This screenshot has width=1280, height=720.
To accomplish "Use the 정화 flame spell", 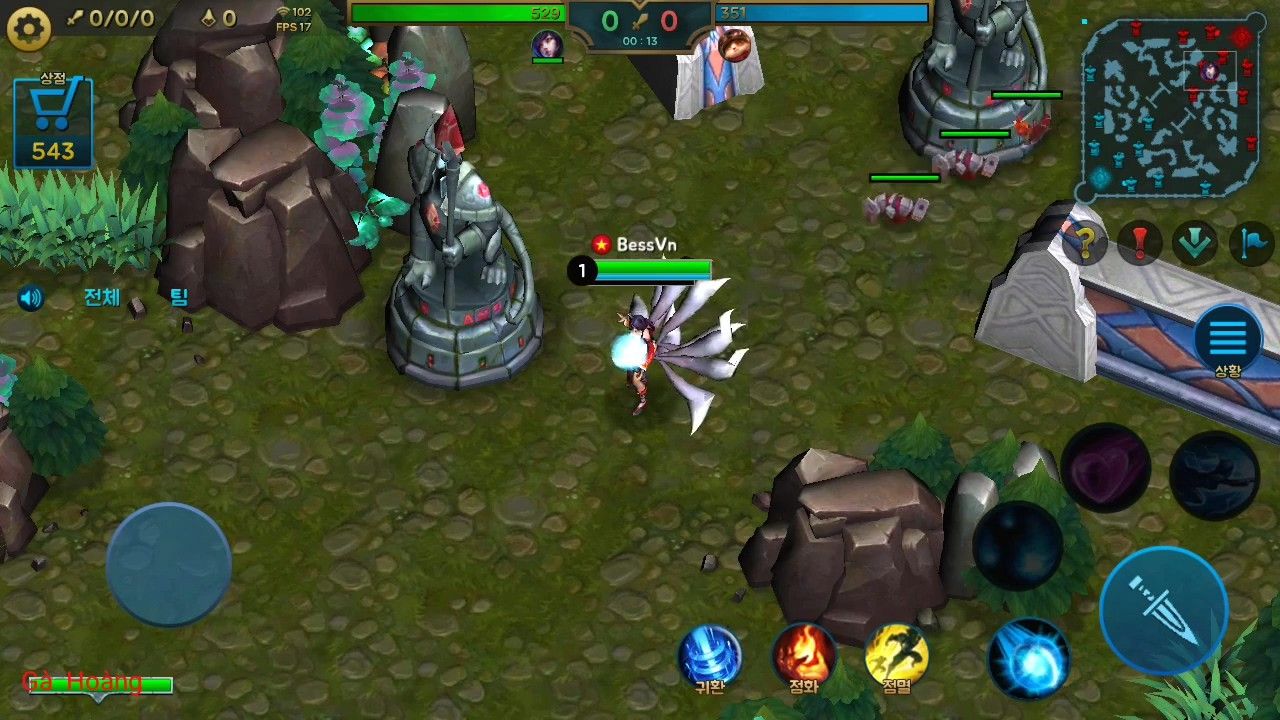I will coord(804,657).
